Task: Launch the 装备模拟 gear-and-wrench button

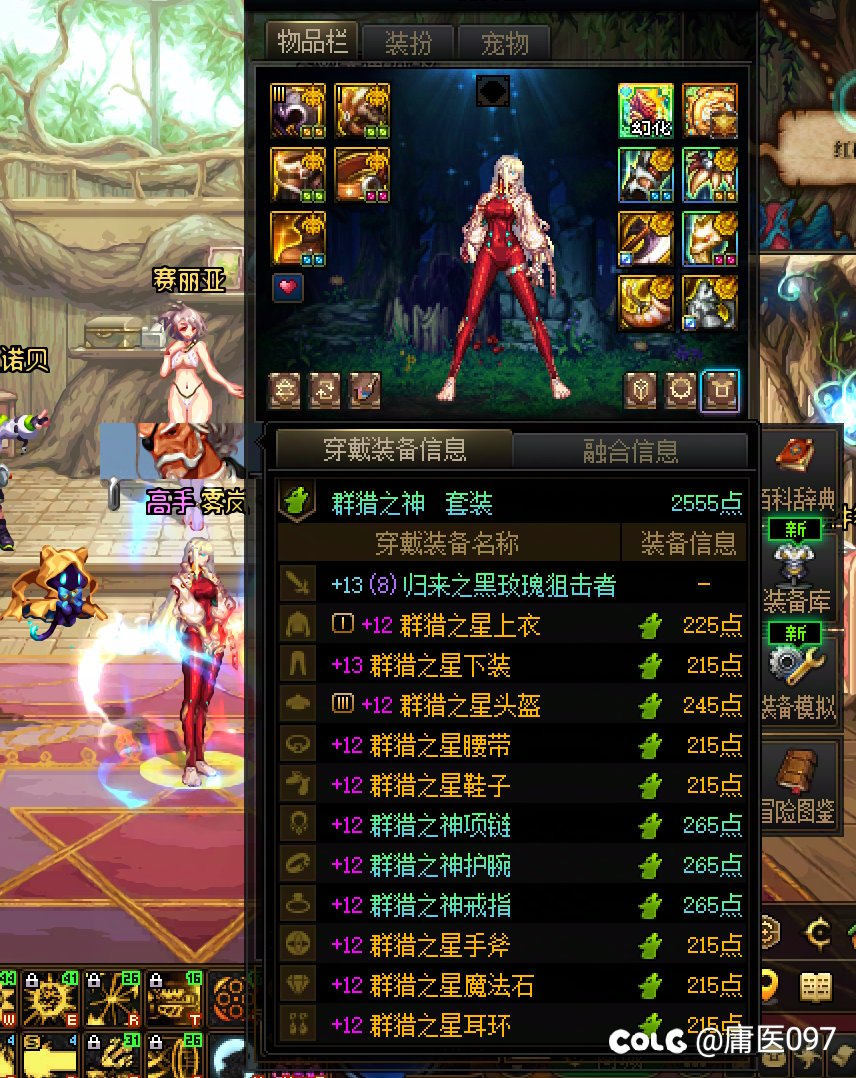Action: coord(795,665)
